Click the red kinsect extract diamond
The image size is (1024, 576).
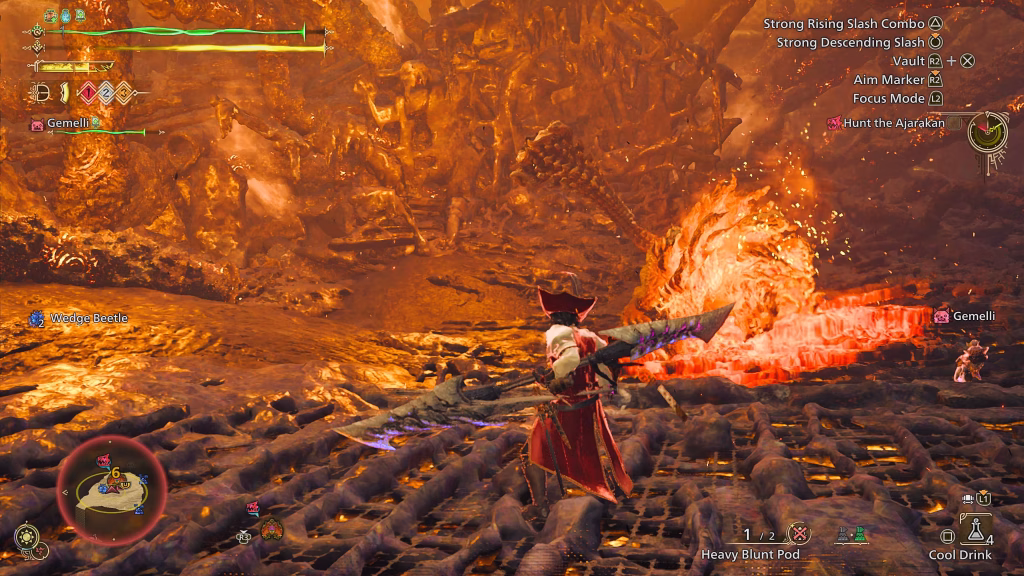pyautogui.click(x=87, y=93)
